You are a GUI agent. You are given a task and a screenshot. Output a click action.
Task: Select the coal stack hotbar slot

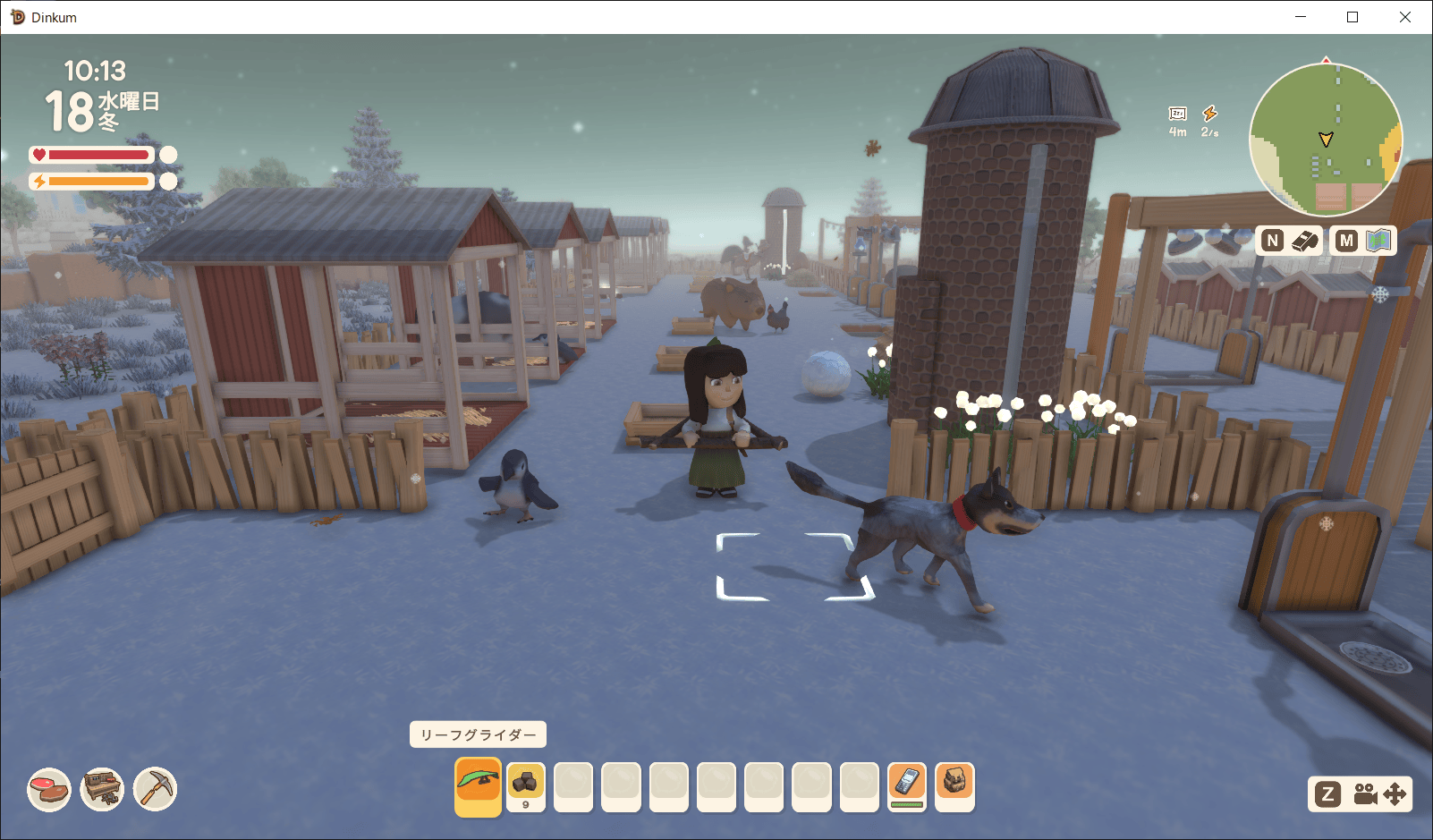[525, 785]
